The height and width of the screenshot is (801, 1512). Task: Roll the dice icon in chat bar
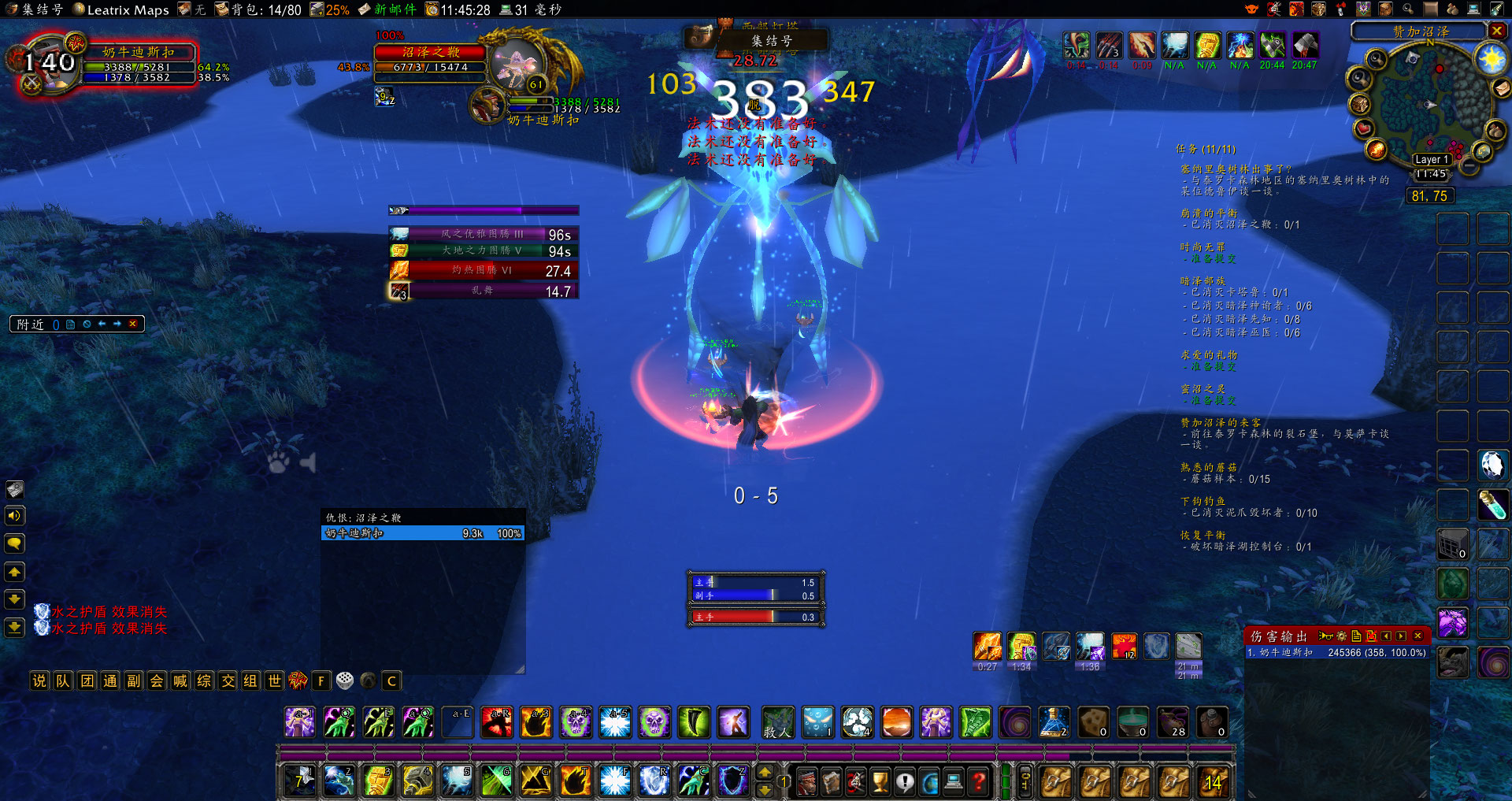345,680
